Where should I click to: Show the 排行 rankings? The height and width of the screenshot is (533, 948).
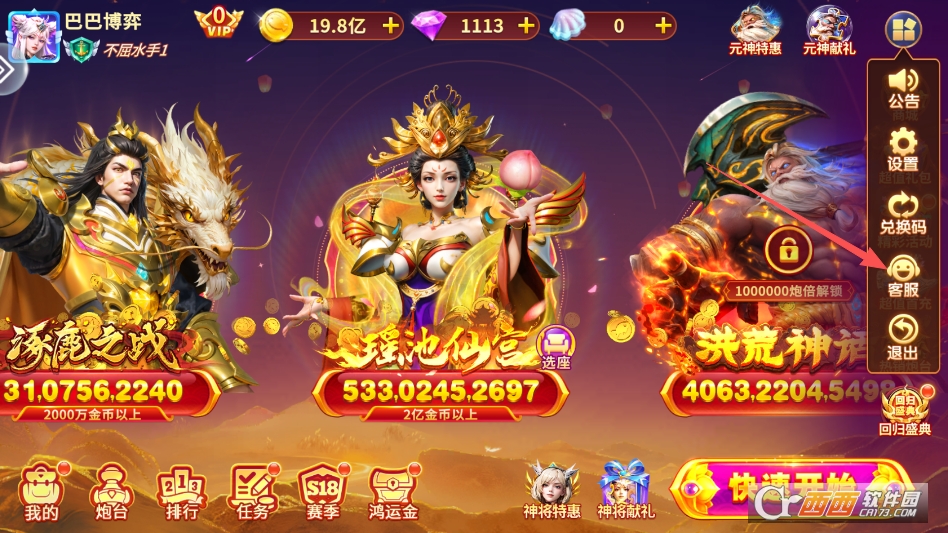click(181, 492)
